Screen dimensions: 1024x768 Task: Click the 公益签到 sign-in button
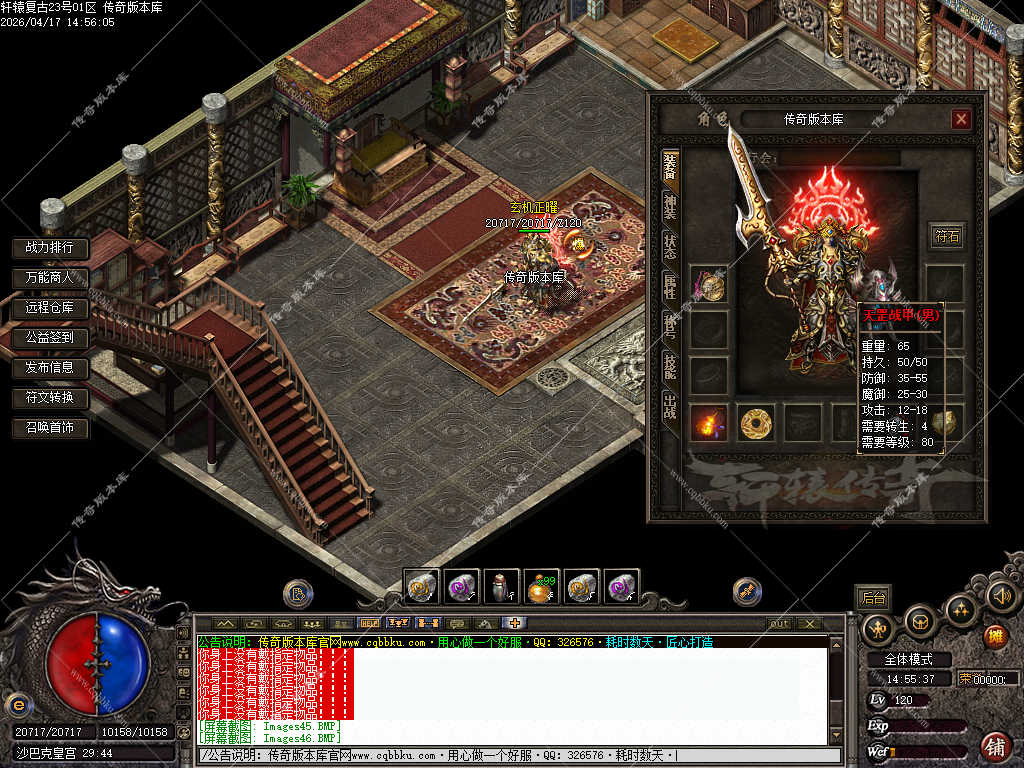pyautogui.click(x=50, y=338)
